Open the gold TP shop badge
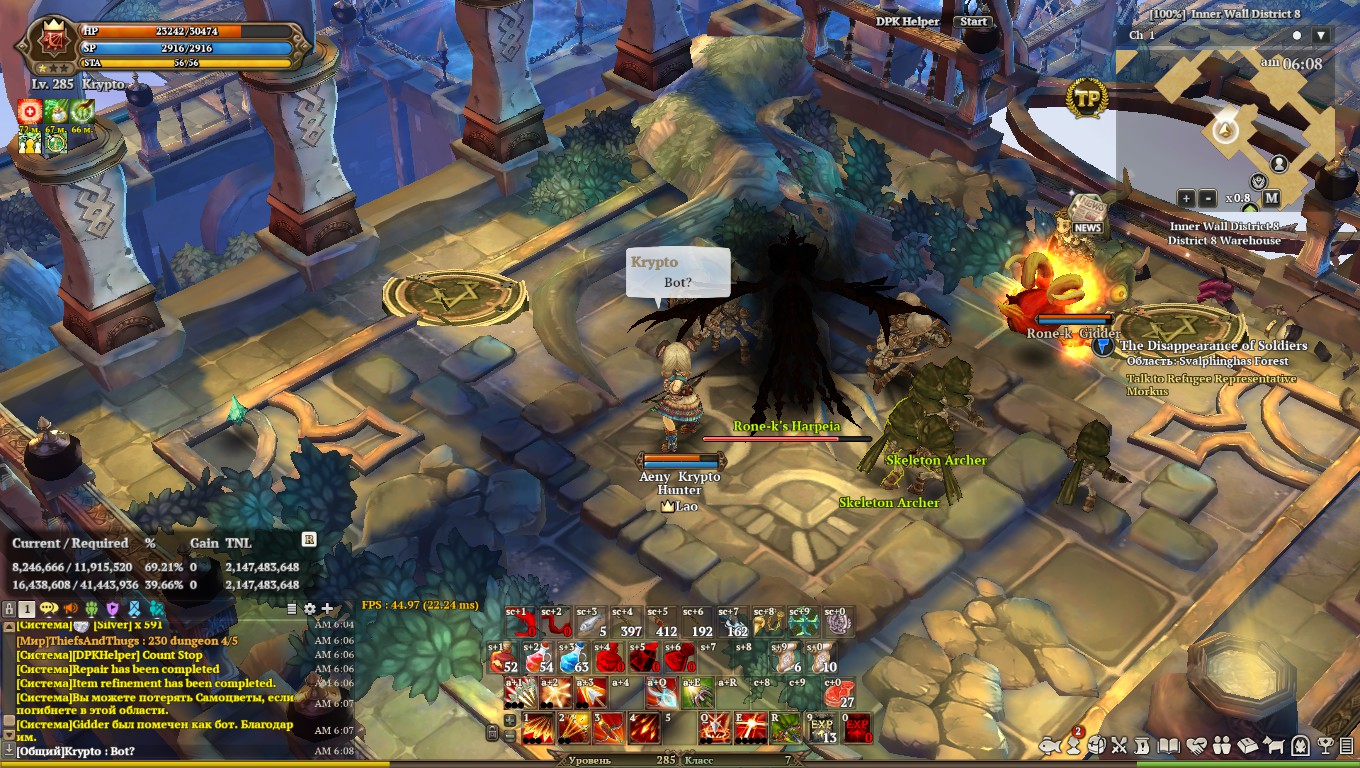The width and height of the screenshot is (1360, 768). pyautogui.click(x=1087, y=98)
